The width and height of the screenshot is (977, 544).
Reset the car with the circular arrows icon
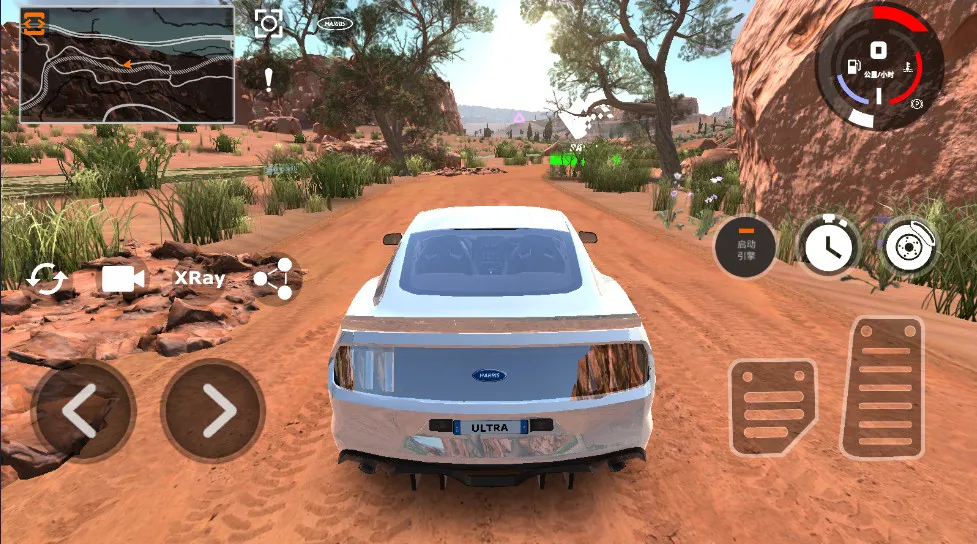point(46,278)
